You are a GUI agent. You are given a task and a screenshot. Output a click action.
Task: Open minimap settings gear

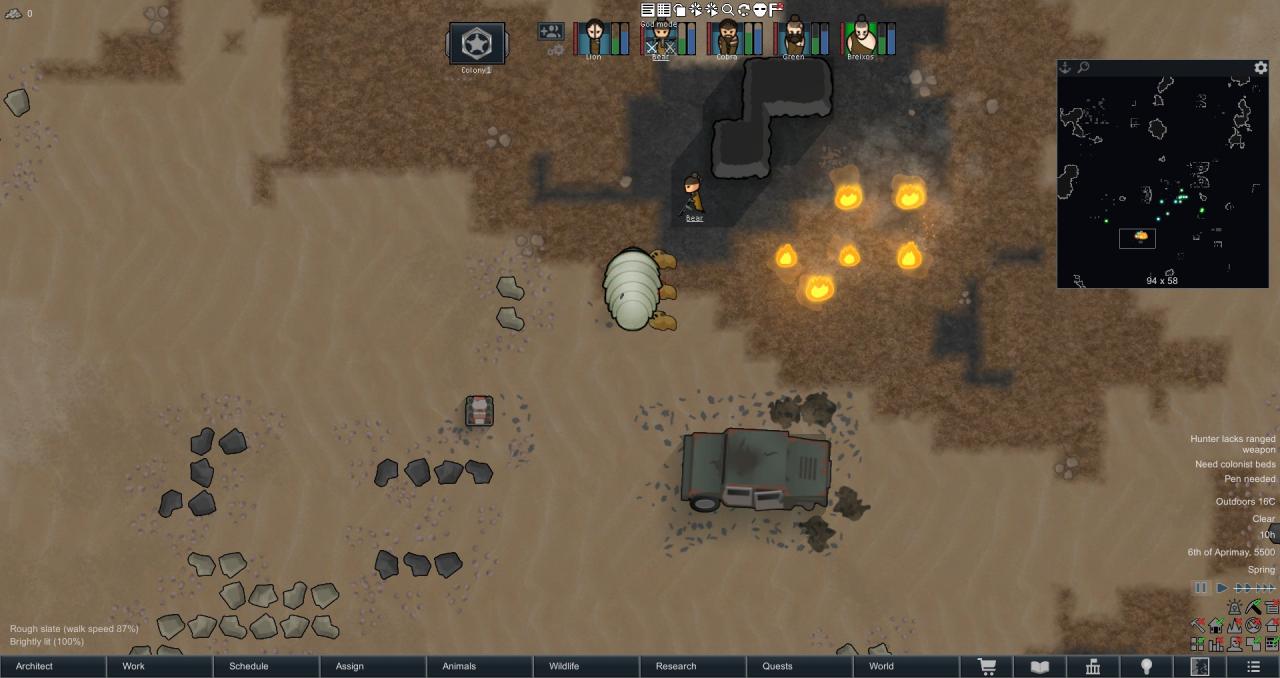tap(1261, 68)
